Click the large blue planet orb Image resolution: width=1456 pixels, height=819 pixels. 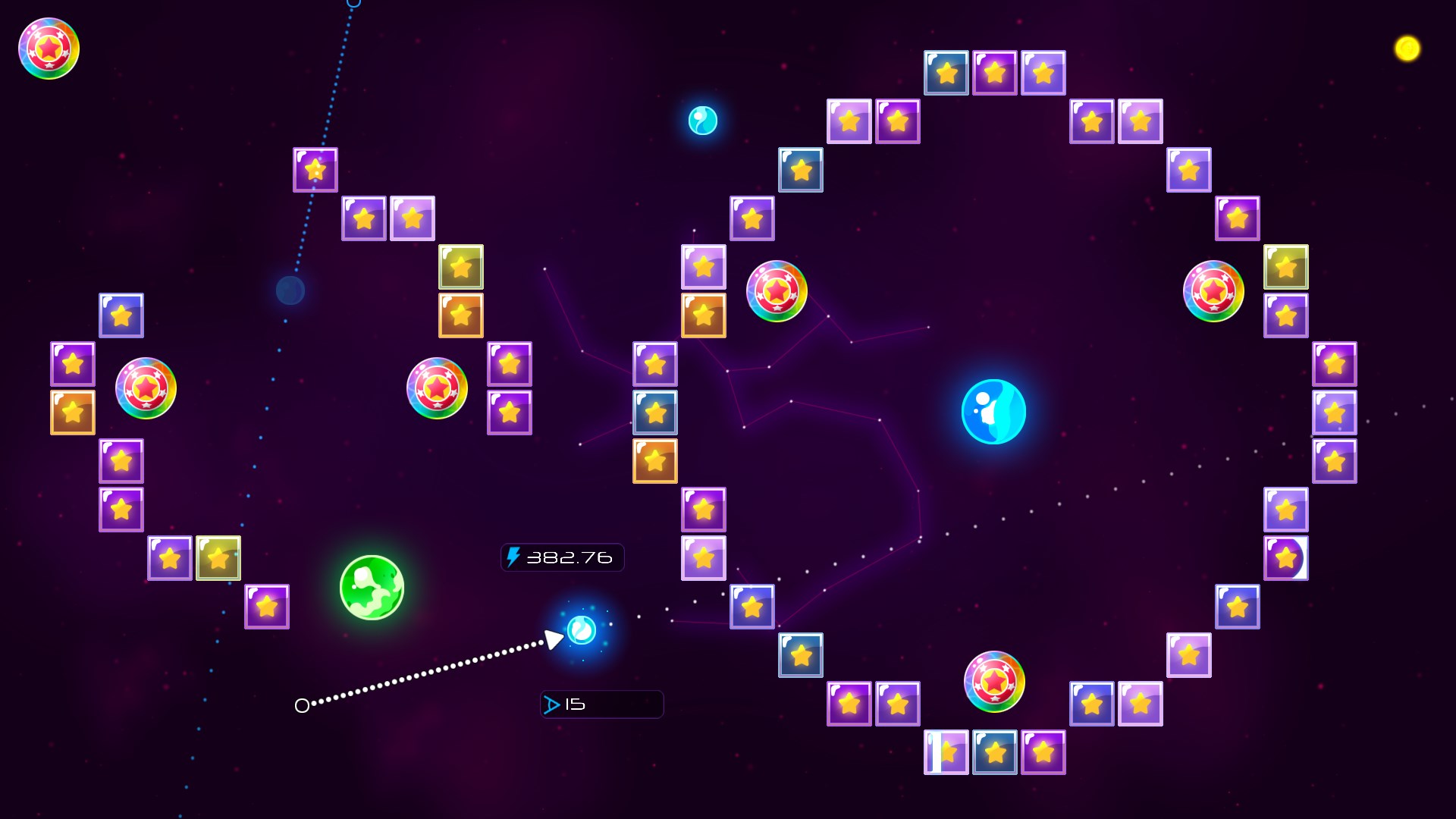click(994, 410)
